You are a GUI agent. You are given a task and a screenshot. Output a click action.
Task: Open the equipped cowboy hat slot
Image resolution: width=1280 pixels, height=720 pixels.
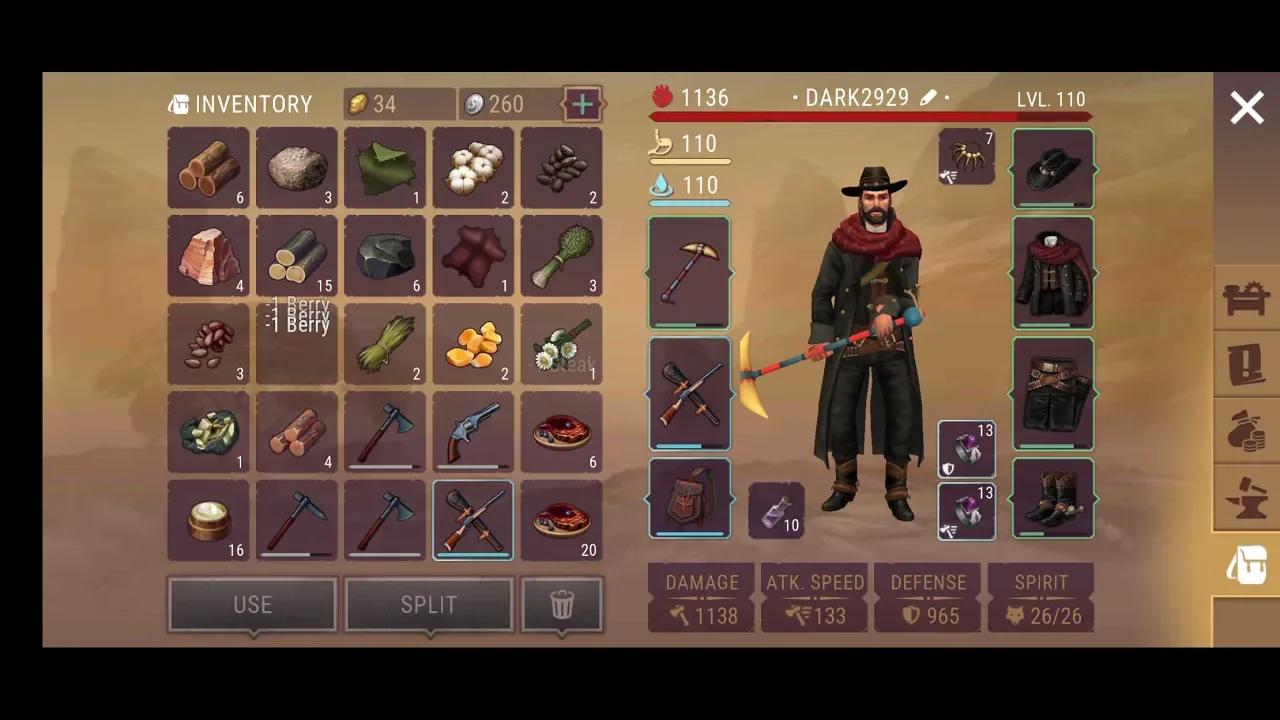tap(1053, 168)
